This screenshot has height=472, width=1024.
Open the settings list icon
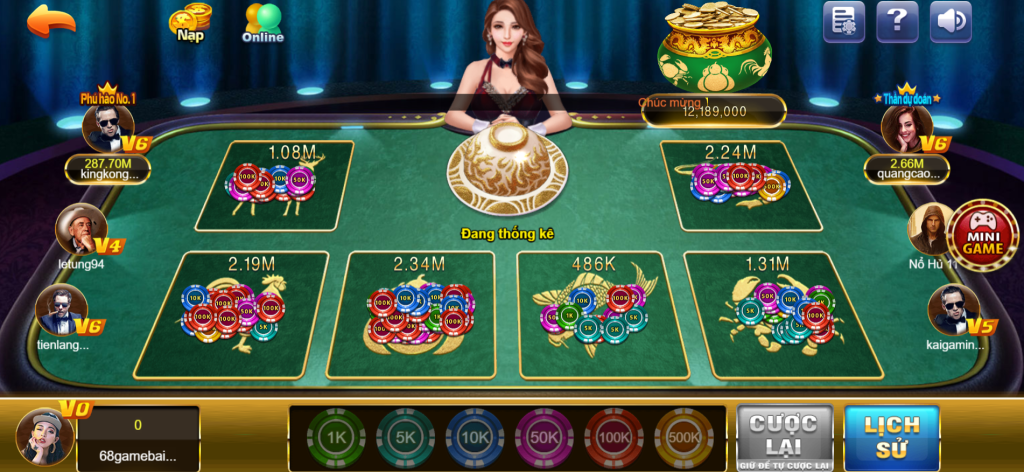pos(843,22)
